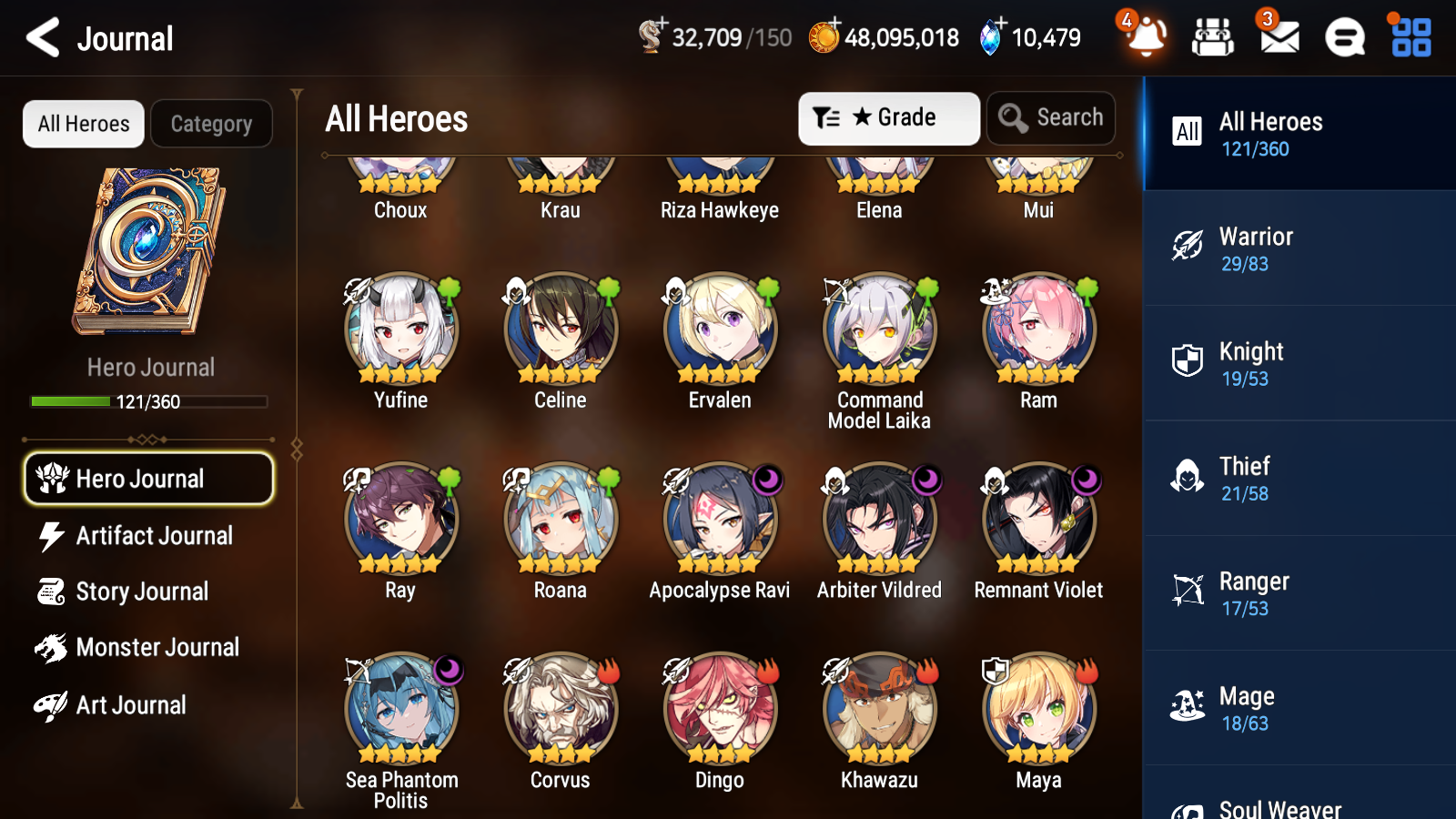Filter heroes by the Knight class
Screen dimensions: 1456x819
[x=1298, y=363]
